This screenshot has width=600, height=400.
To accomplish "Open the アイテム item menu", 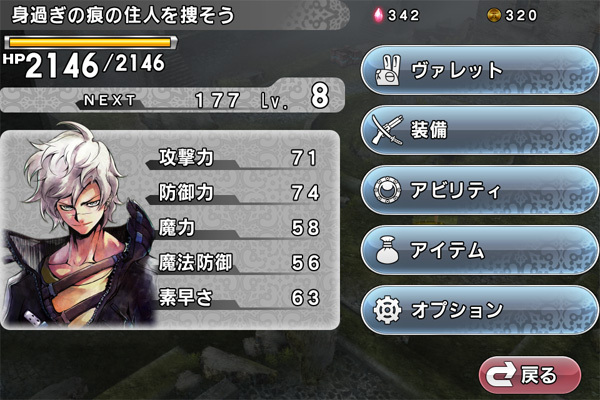I will point(478,249).
